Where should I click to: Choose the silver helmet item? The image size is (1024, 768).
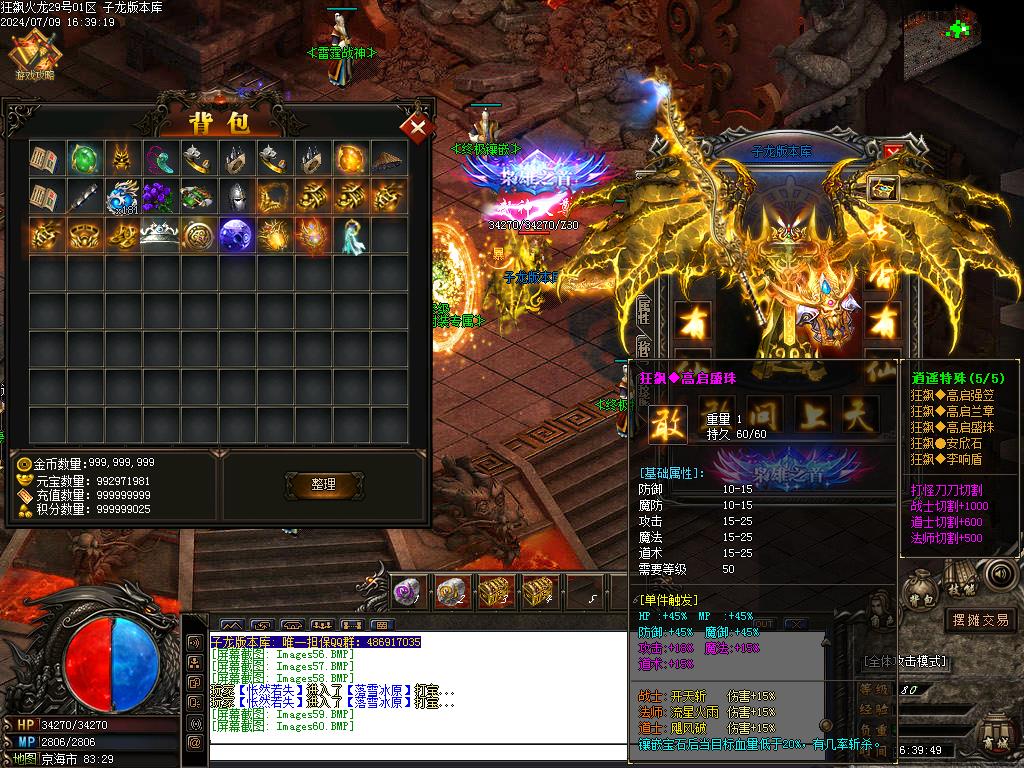(x=237, y=197)
